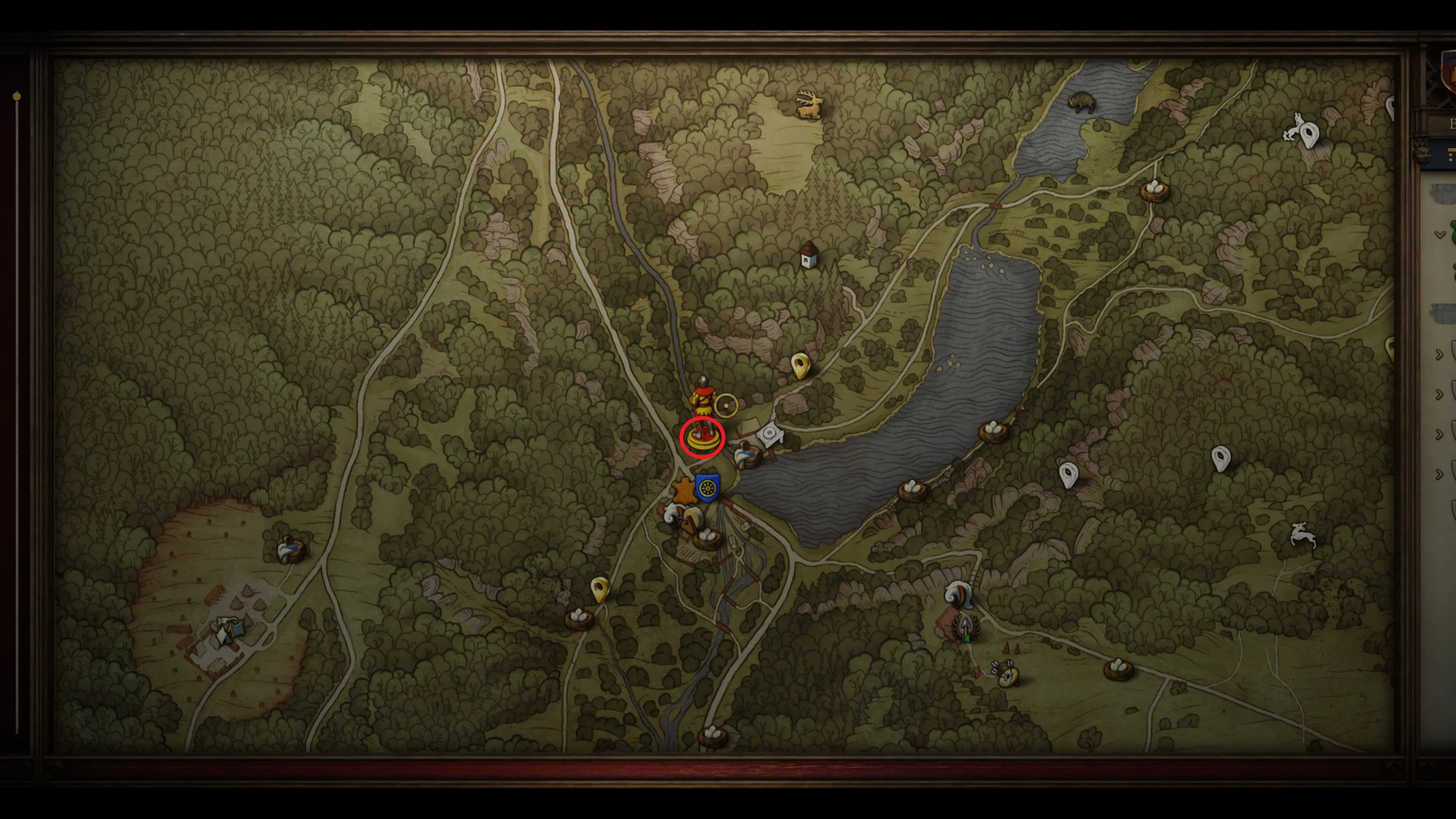
Task: Click the arrowhead with antlers huntsman marker
Action: (x=966, y=626)
